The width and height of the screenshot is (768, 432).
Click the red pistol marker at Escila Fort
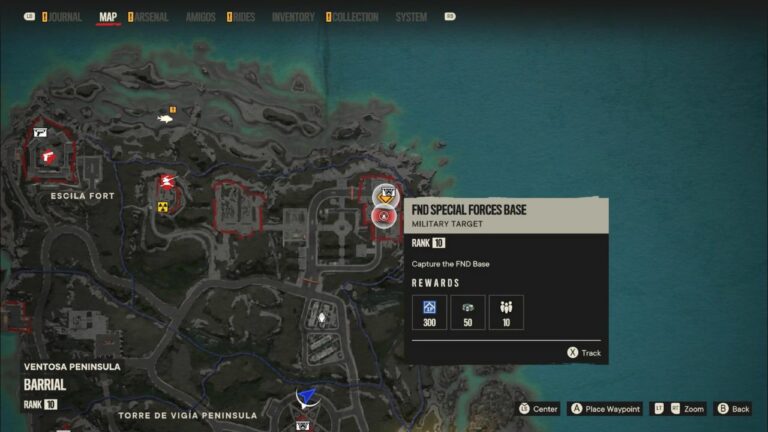pos(47,155)
